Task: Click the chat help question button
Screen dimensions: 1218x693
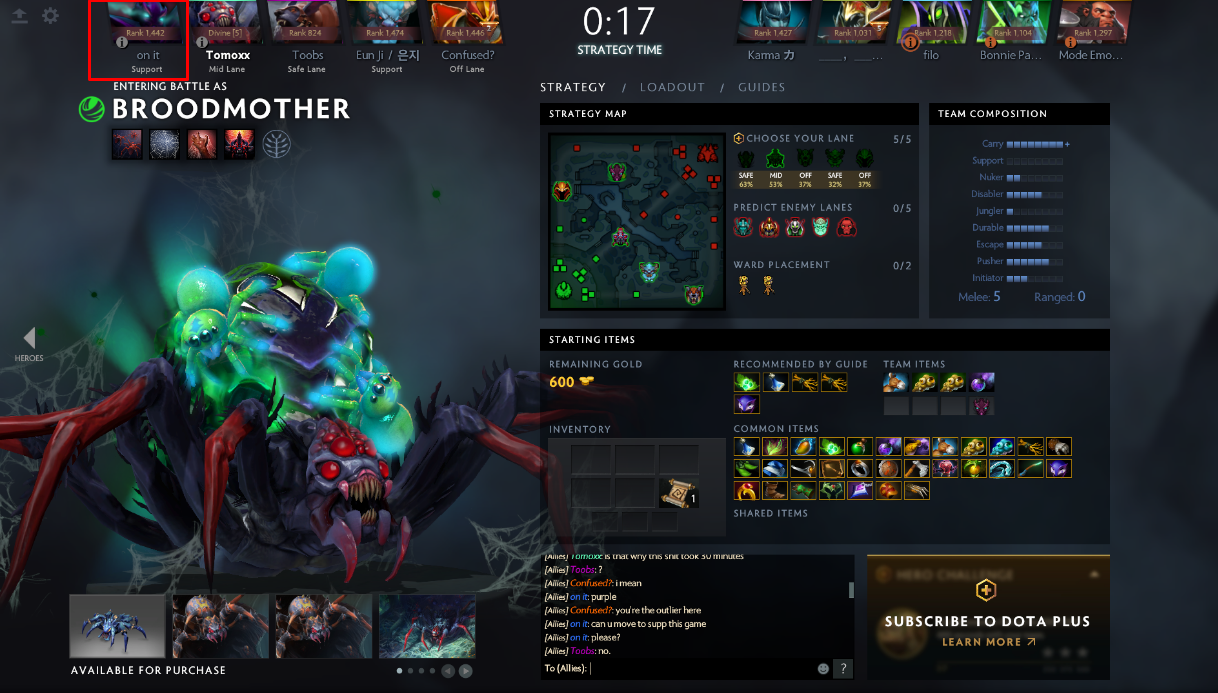Action: 844,668
